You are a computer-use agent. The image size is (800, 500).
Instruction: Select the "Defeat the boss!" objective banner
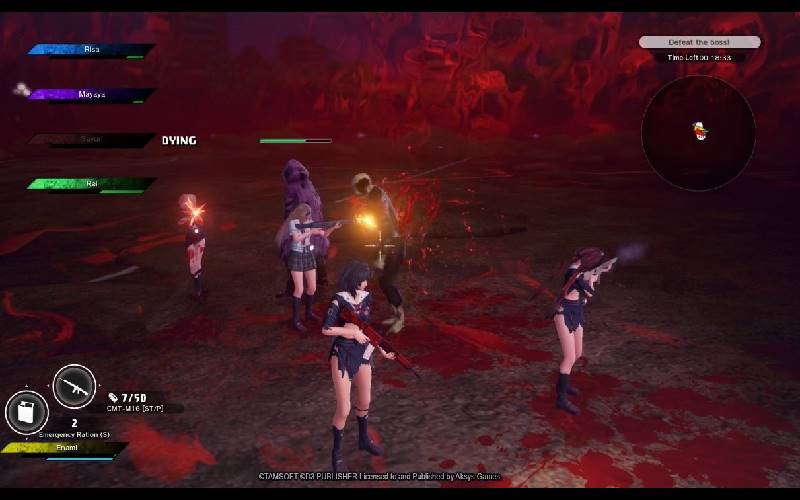tap(699, 42)
